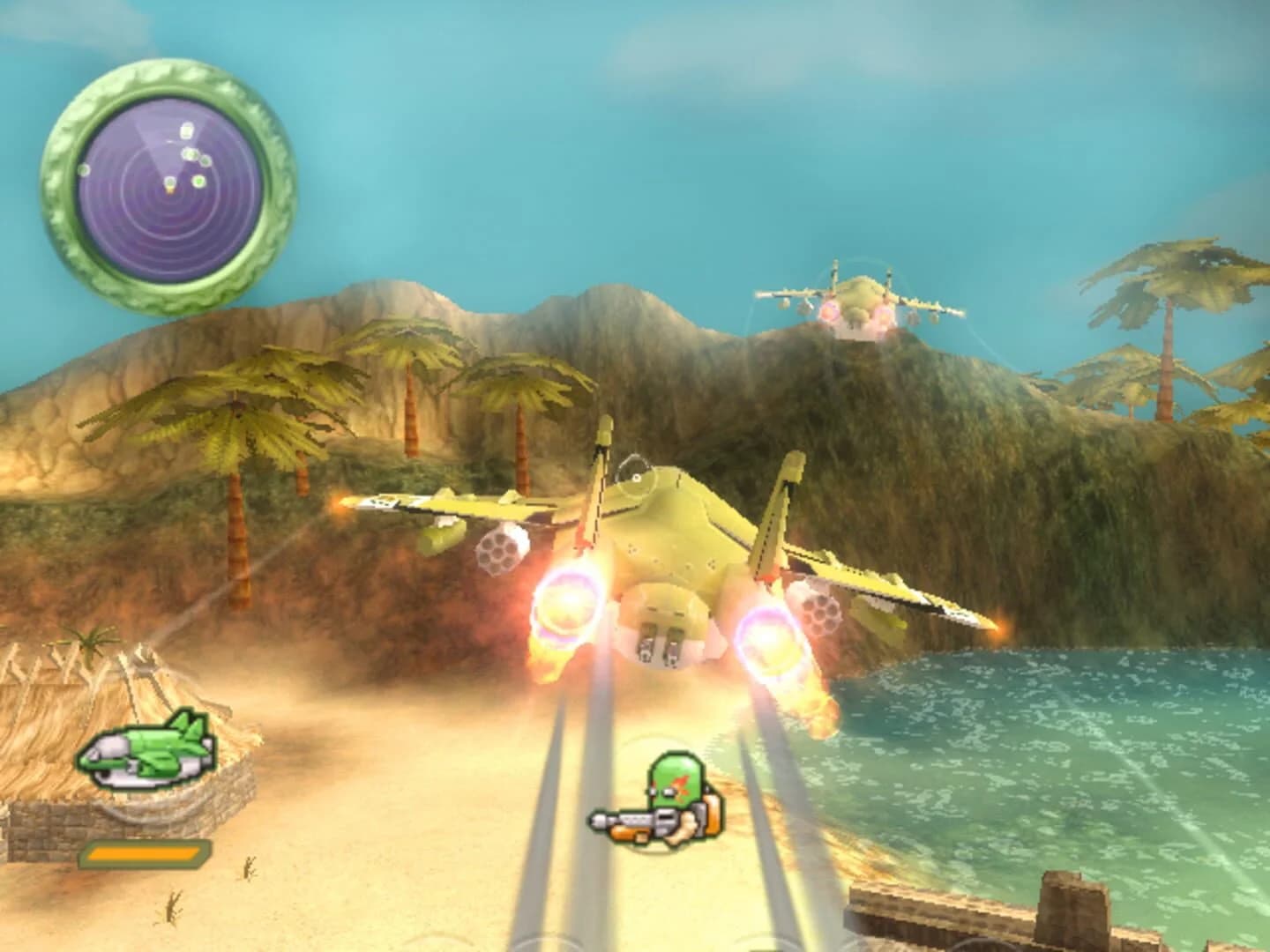Select the radar sweep cone
Viewport: 1270px width, 952px height.
coord(146,141)
